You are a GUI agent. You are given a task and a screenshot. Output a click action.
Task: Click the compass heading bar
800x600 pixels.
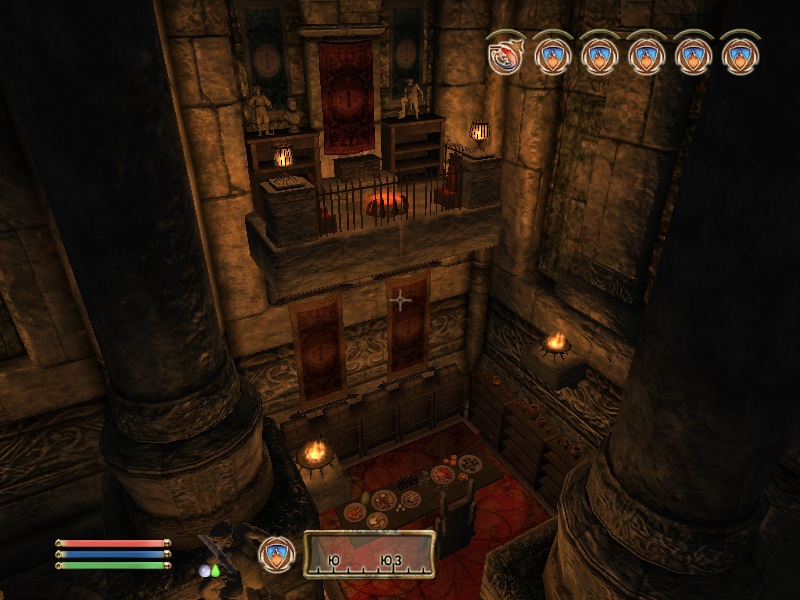point(369,556)
